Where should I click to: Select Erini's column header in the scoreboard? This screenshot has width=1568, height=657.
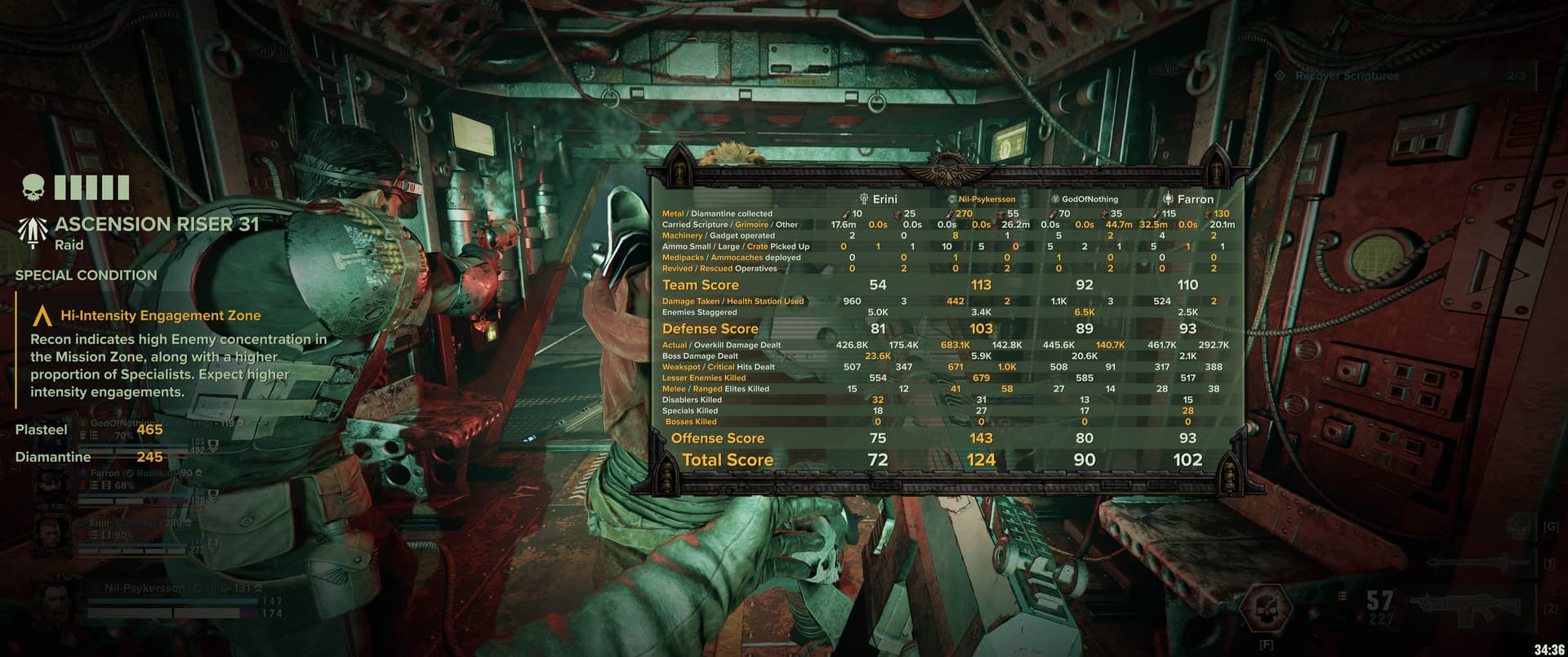[x=879, y=199]
